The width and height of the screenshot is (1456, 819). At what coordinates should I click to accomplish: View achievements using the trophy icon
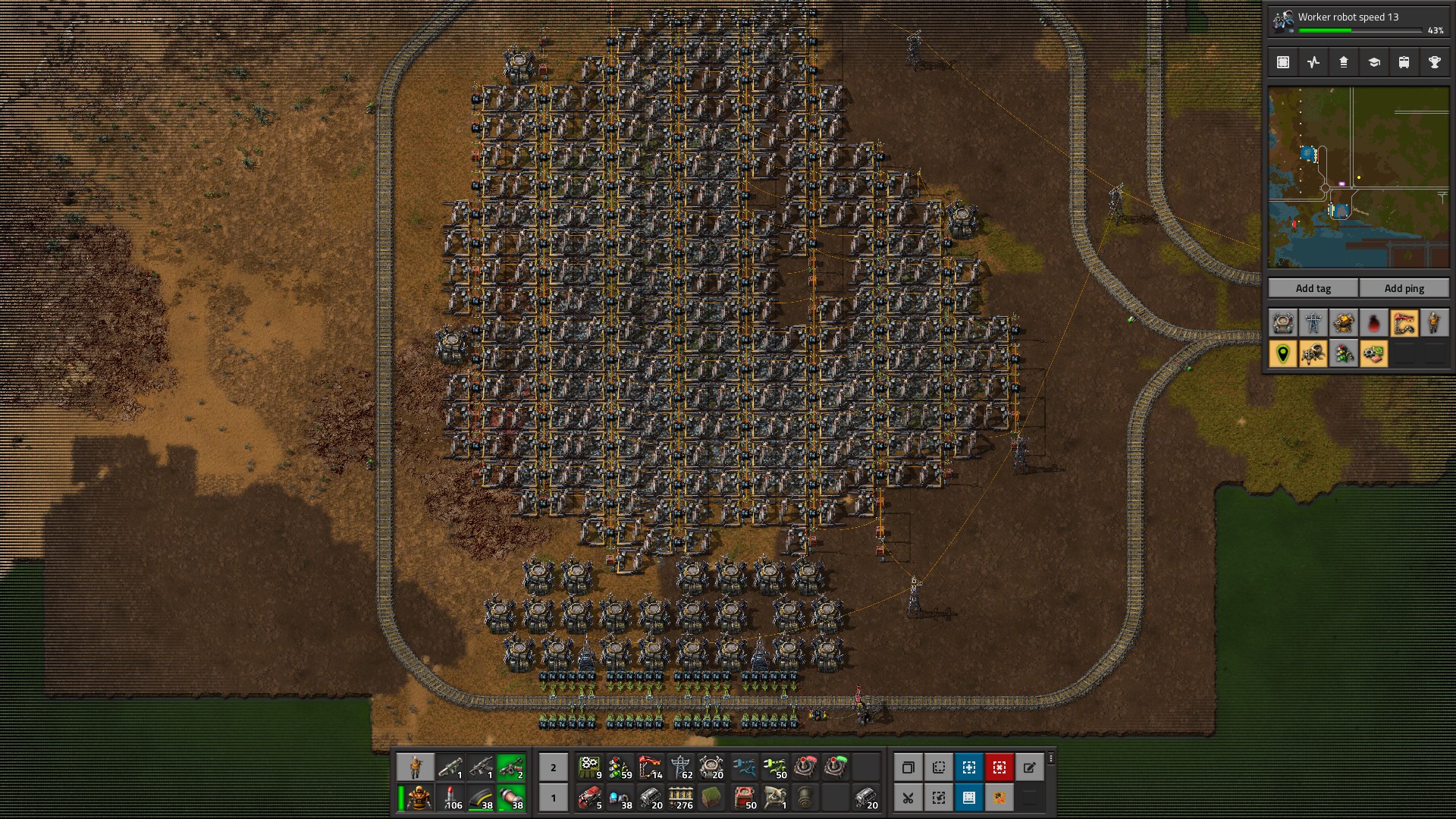1434,62
